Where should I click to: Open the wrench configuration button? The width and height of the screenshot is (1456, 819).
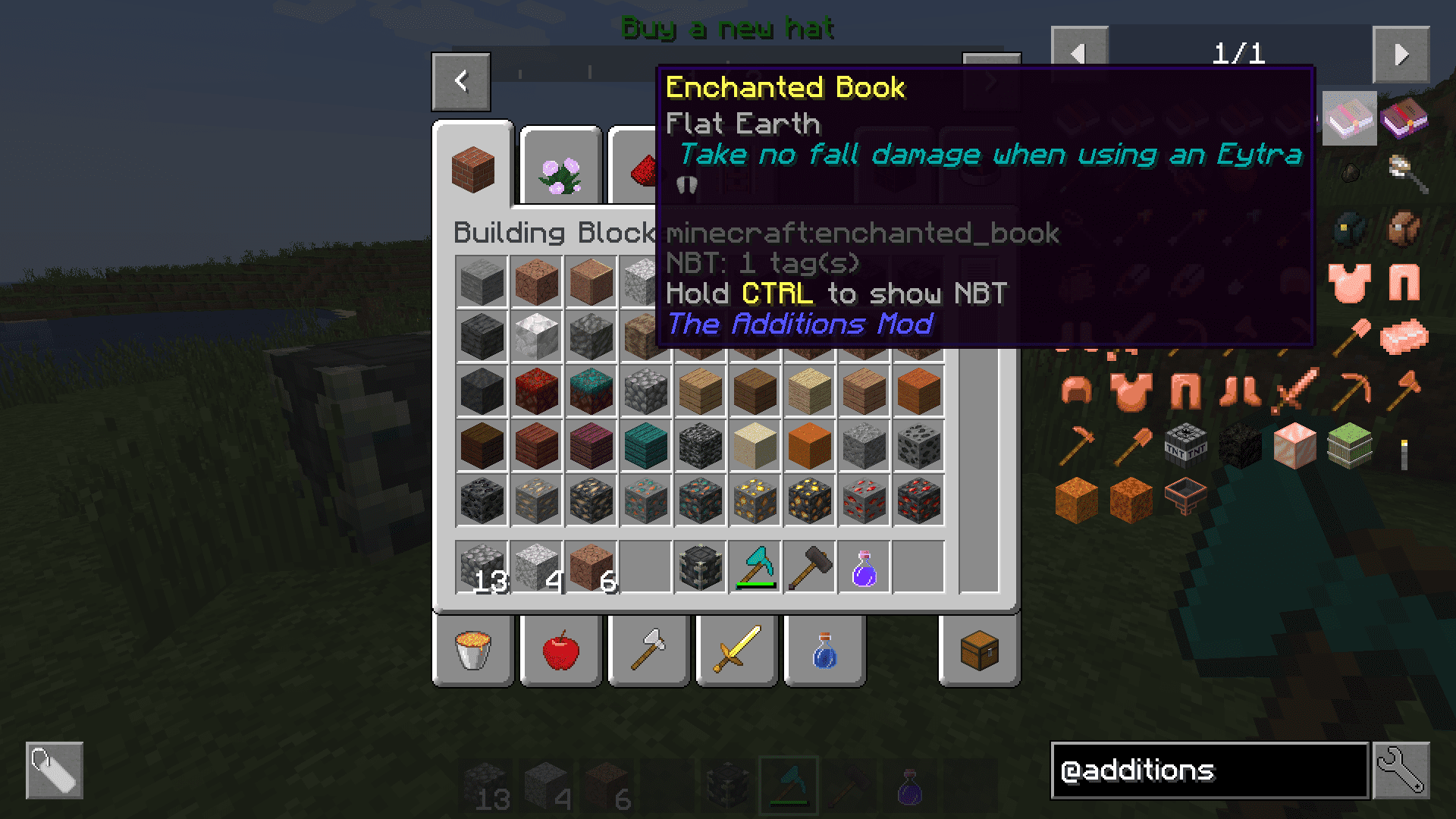pyautogui.click(x=1401, y=770)
